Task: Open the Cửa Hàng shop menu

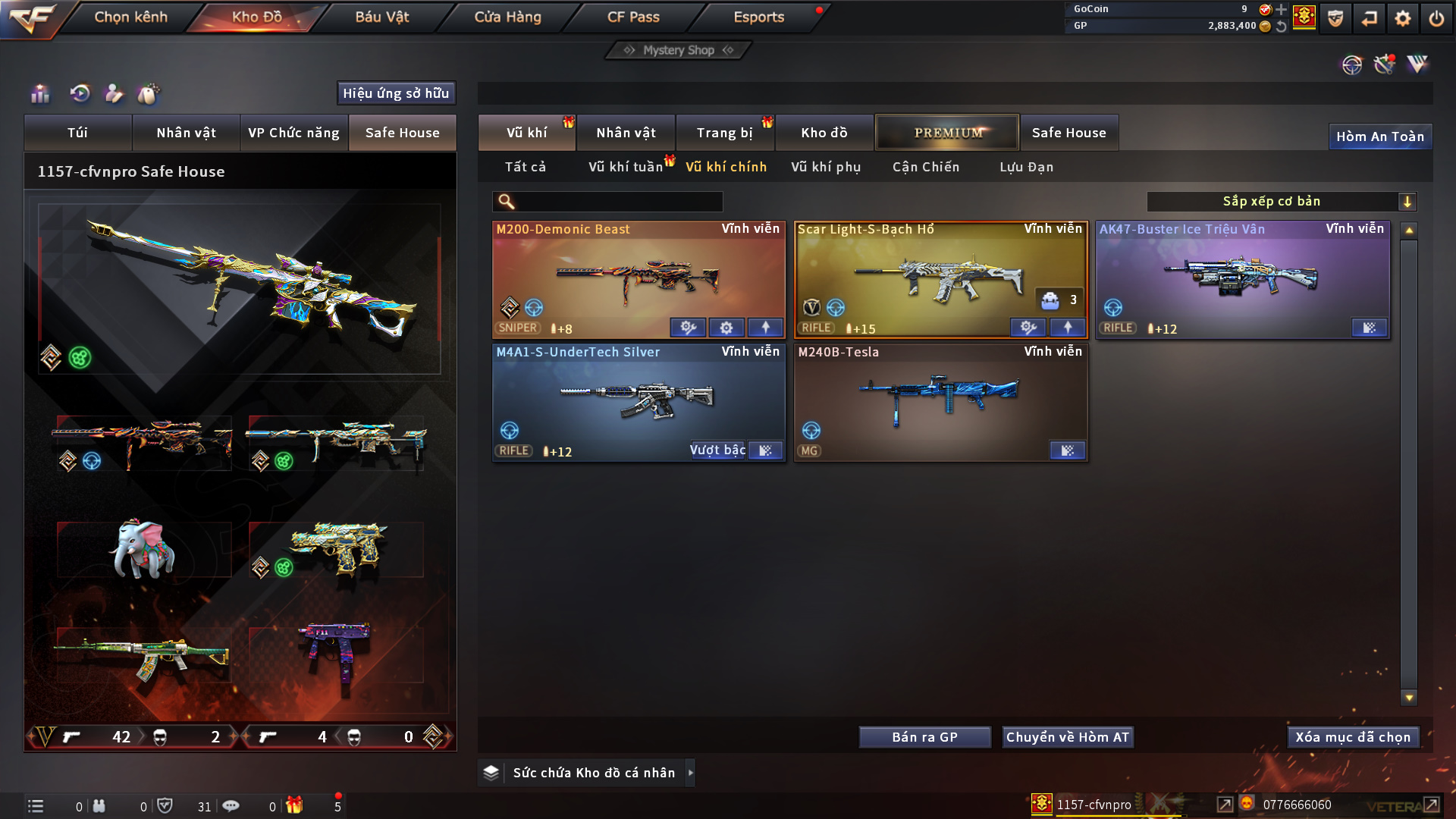Action: (x=507, y=17)
